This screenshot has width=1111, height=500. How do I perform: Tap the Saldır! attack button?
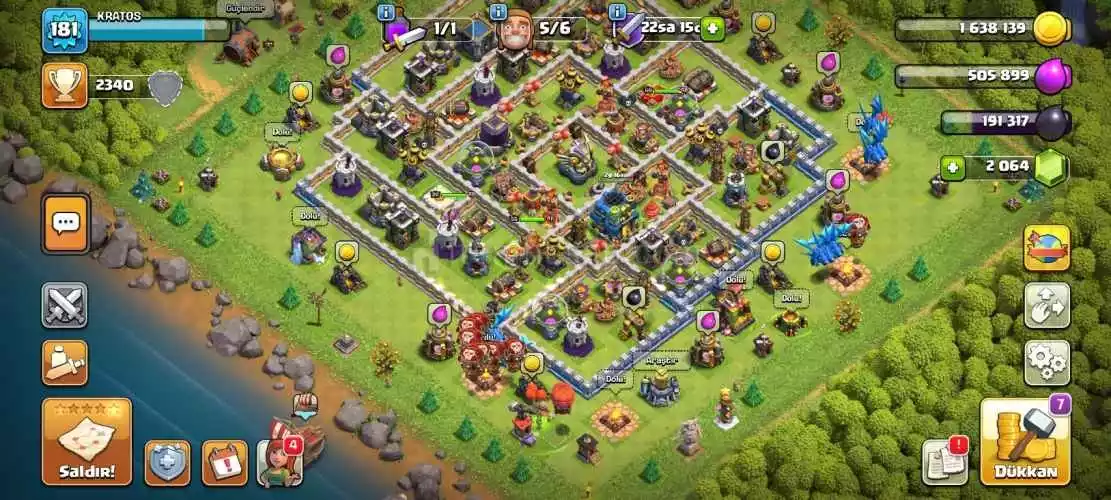click(x=86, y=441)
